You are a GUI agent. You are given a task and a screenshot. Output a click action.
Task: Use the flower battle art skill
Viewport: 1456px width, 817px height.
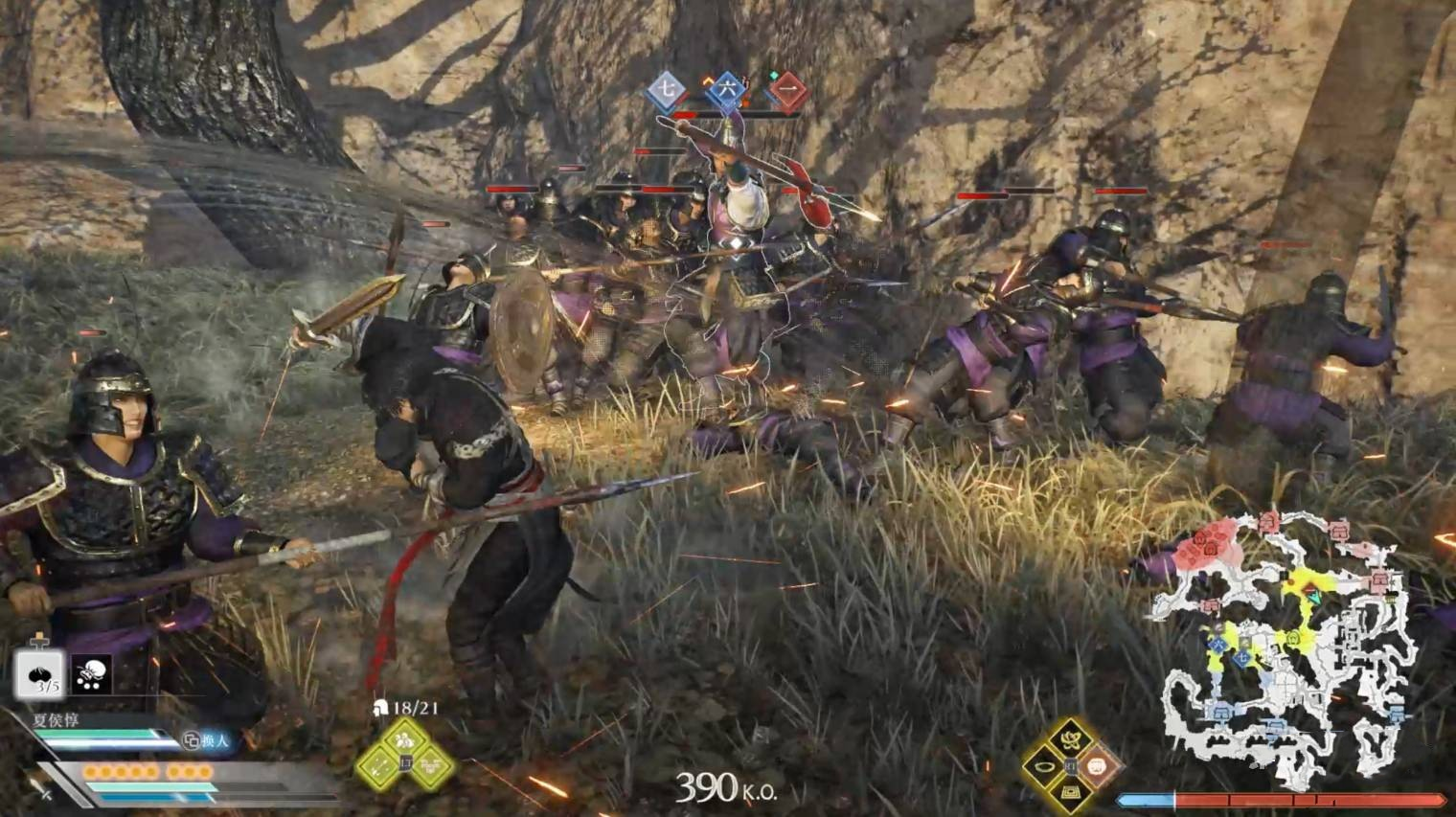tap(1069, 738)
